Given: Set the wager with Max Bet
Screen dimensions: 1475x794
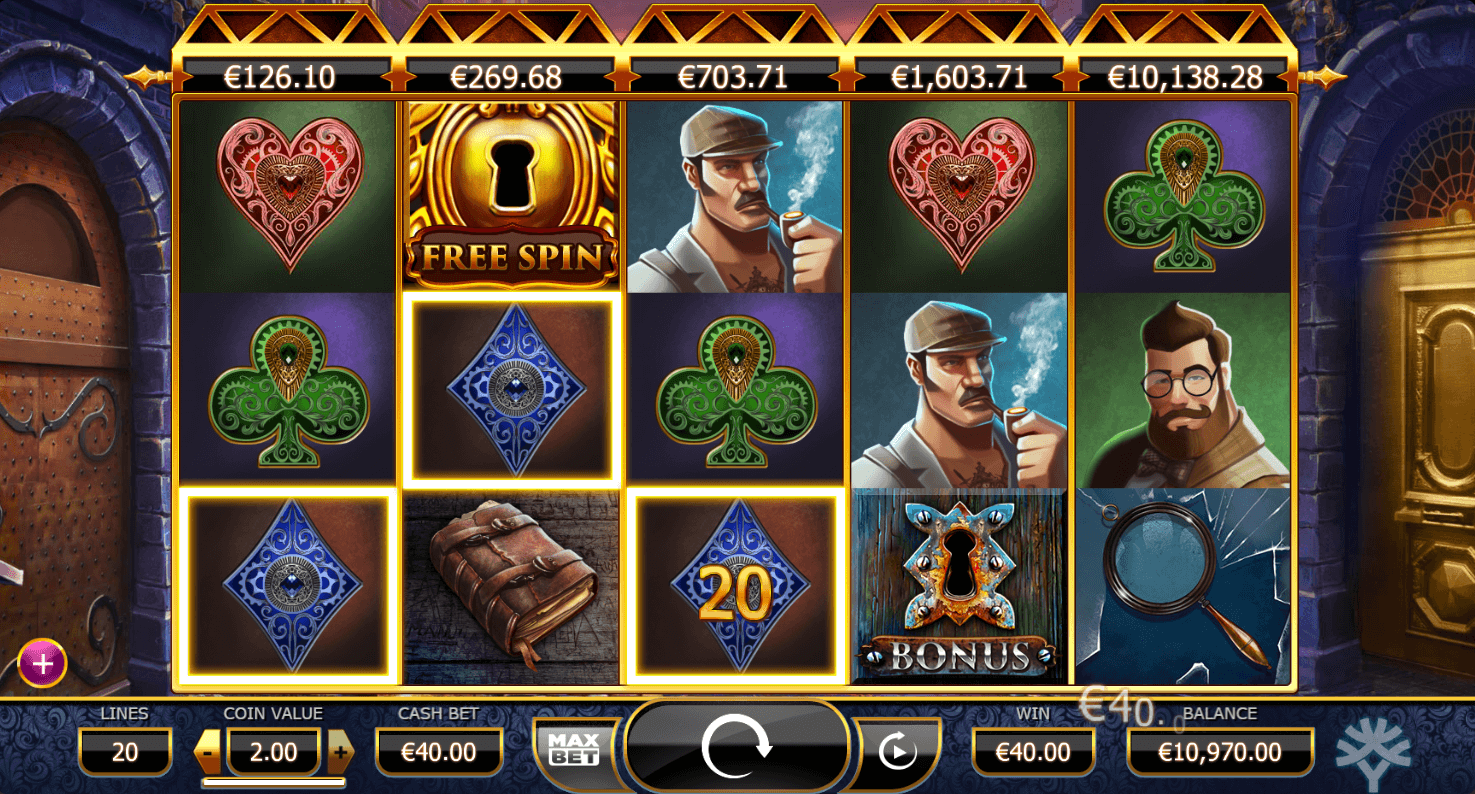Looking at the screenshot, I should 574,748.
